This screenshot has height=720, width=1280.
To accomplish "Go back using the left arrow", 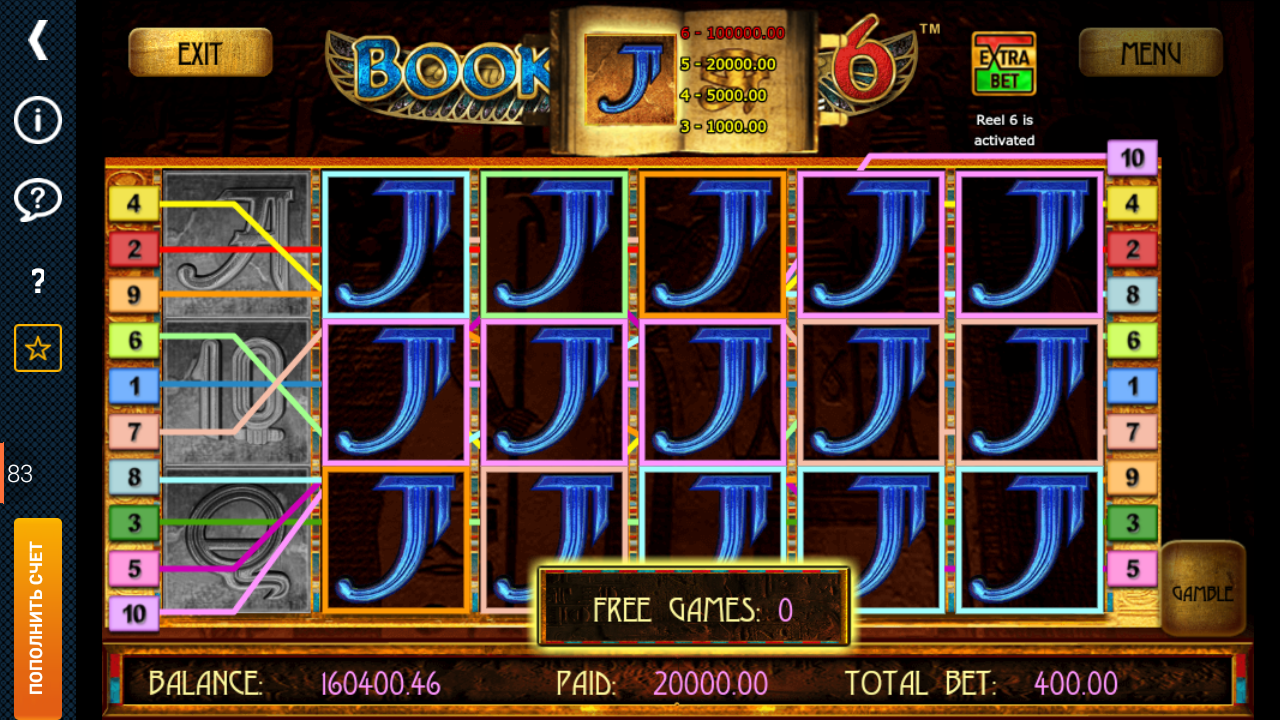I will (x=38, y=40).
